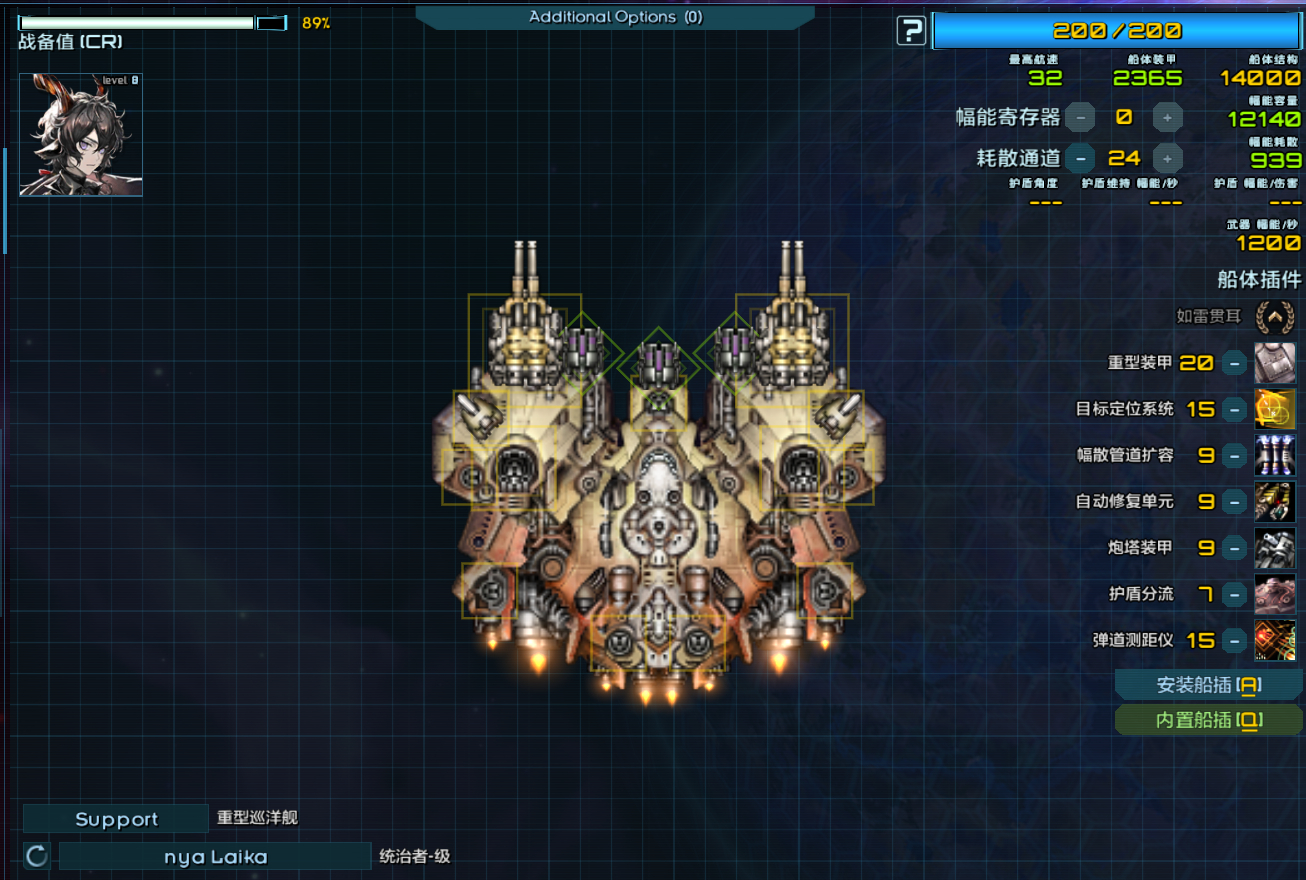Open the Additional Options panel
The height and width of the screenshot is (880, 1306).
(x=614, y=17)
